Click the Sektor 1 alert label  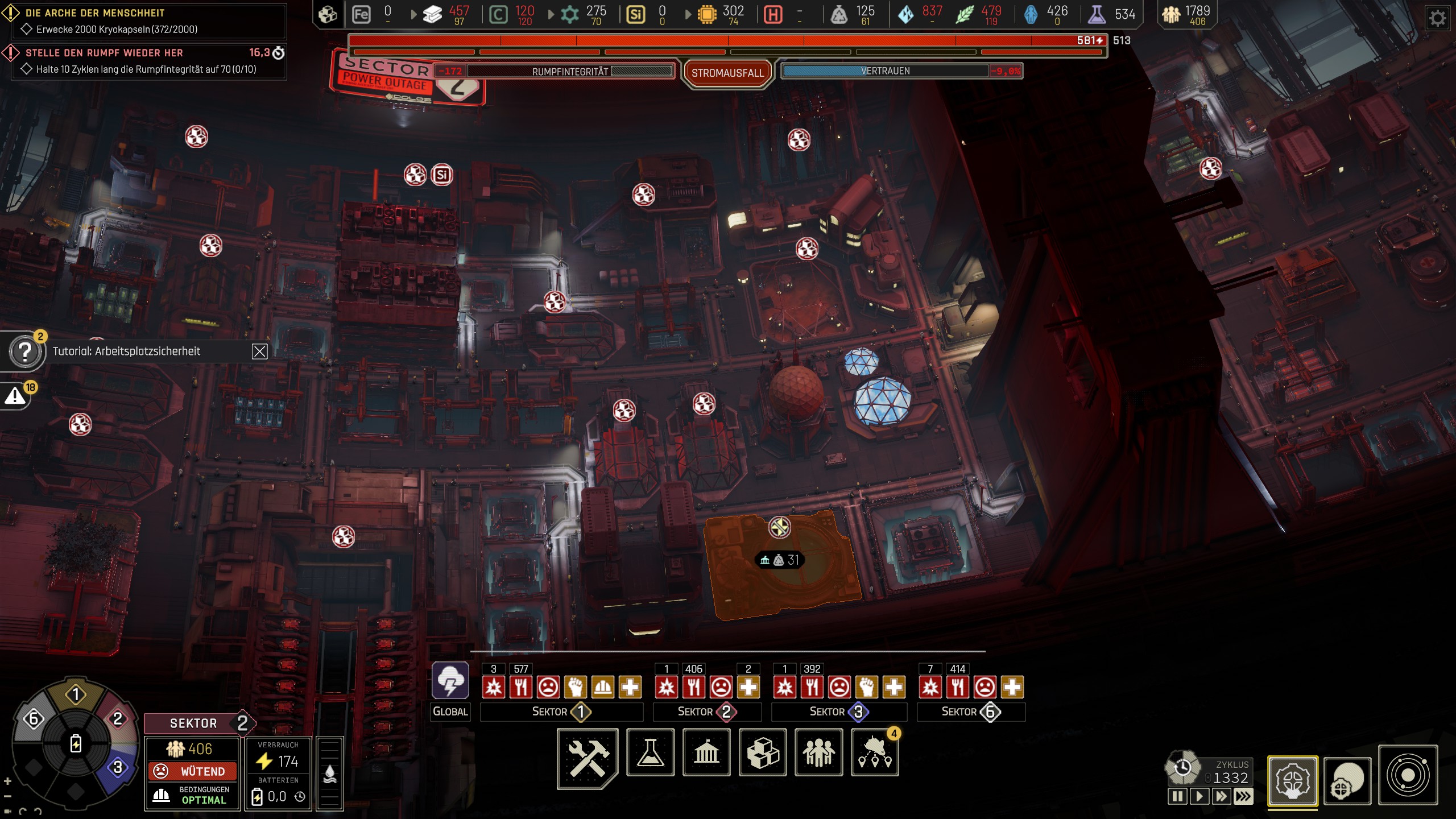point(561,712)
